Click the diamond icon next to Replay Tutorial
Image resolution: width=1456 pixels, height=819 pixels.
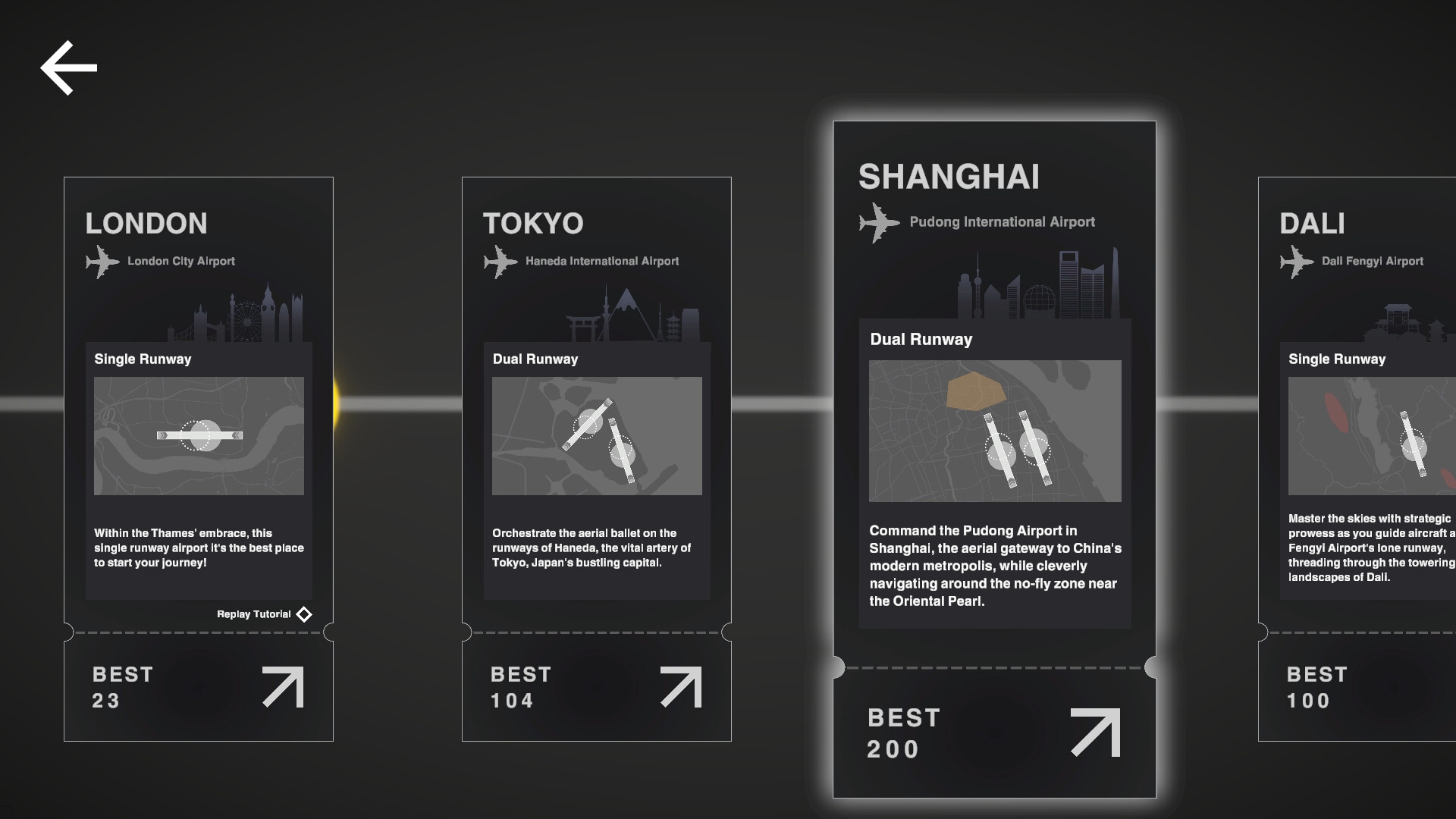[303, 614]
